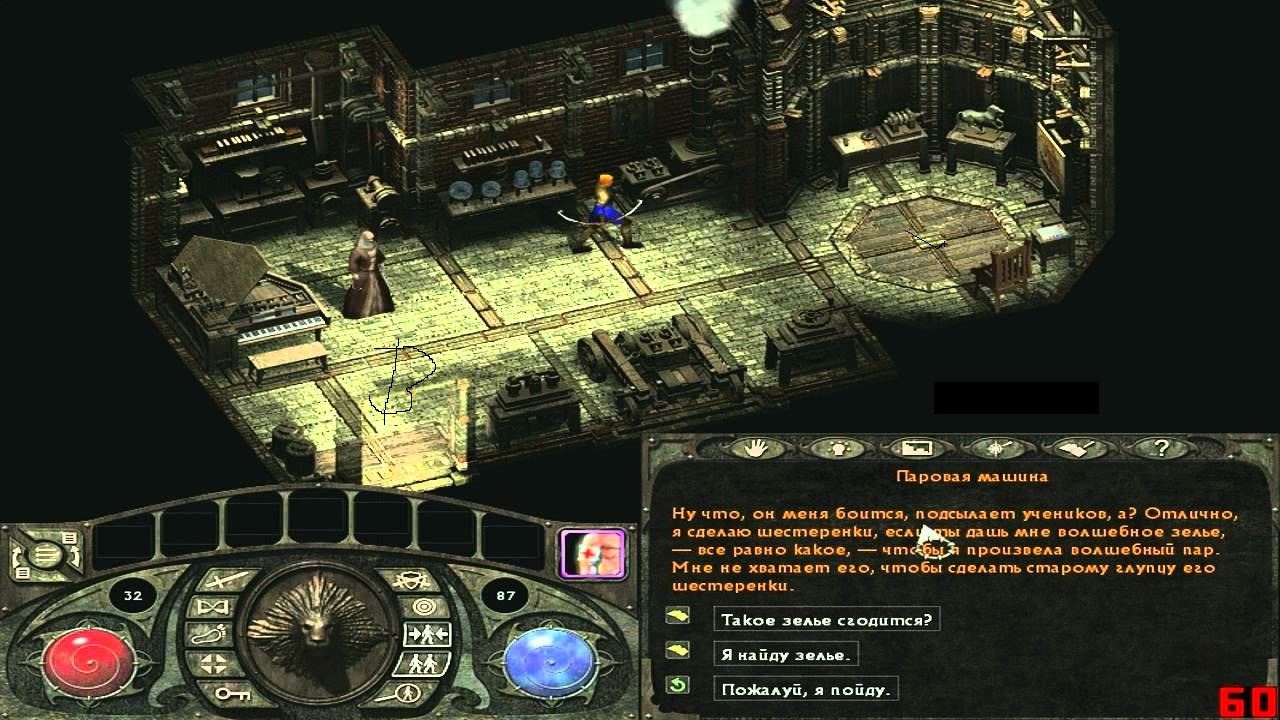The height and width of the screenshot is (720, 1280).
Task: Open the round menu lines button
Action: (42, 556)
